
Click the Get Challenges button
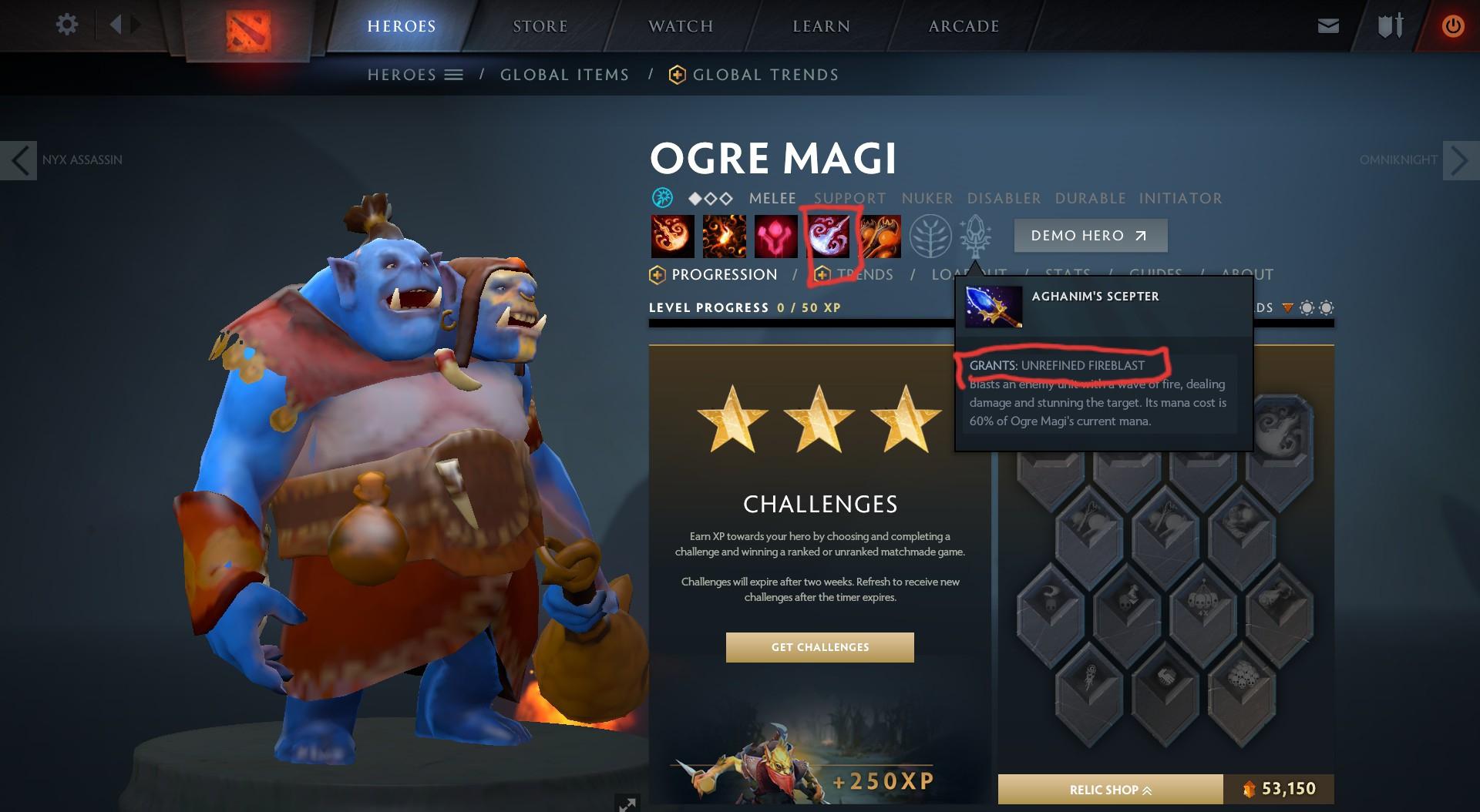(x=820, y=647)
